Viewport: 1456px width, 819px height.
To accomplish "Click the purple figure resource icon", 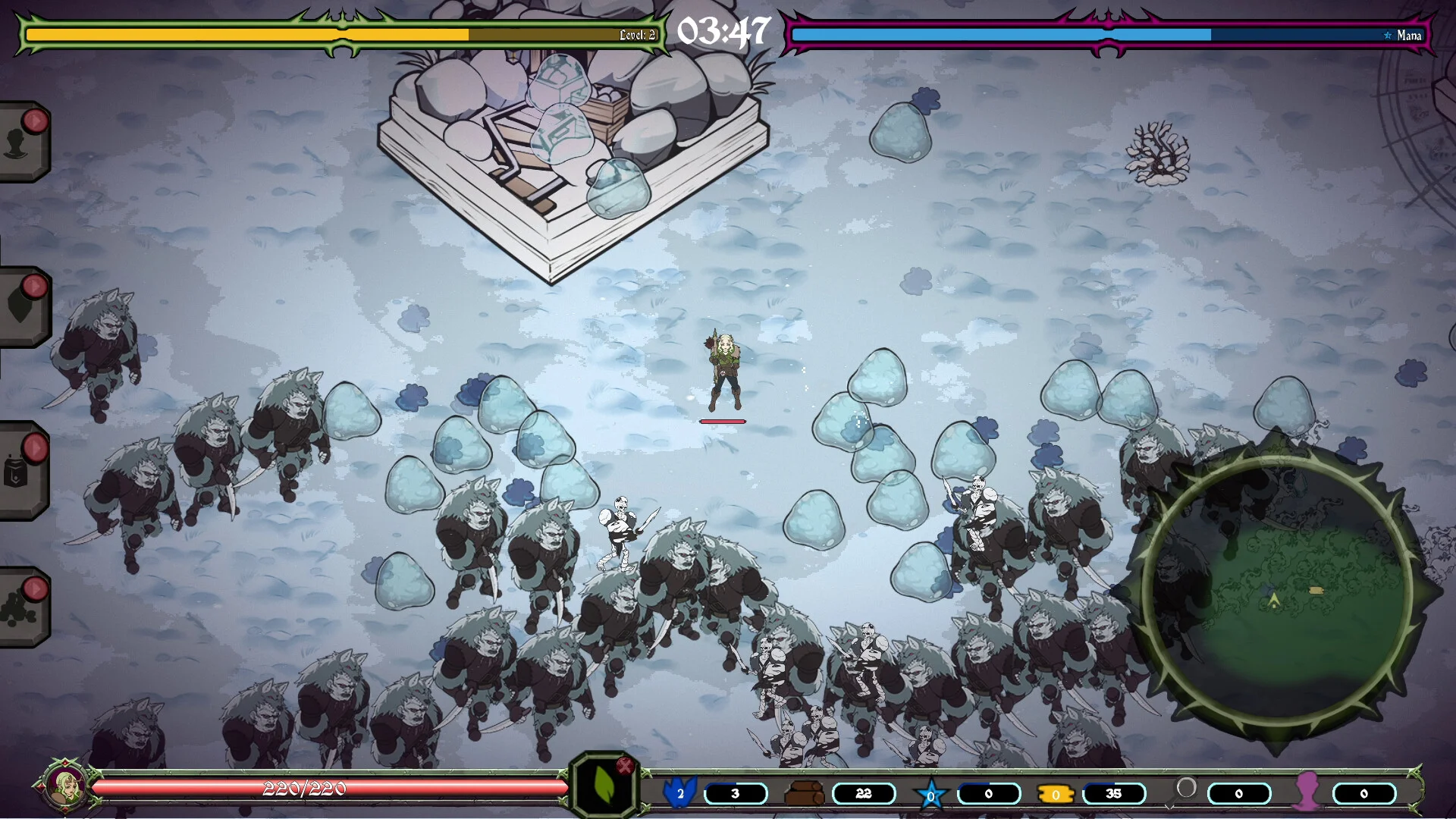I will pos(1307,792).
